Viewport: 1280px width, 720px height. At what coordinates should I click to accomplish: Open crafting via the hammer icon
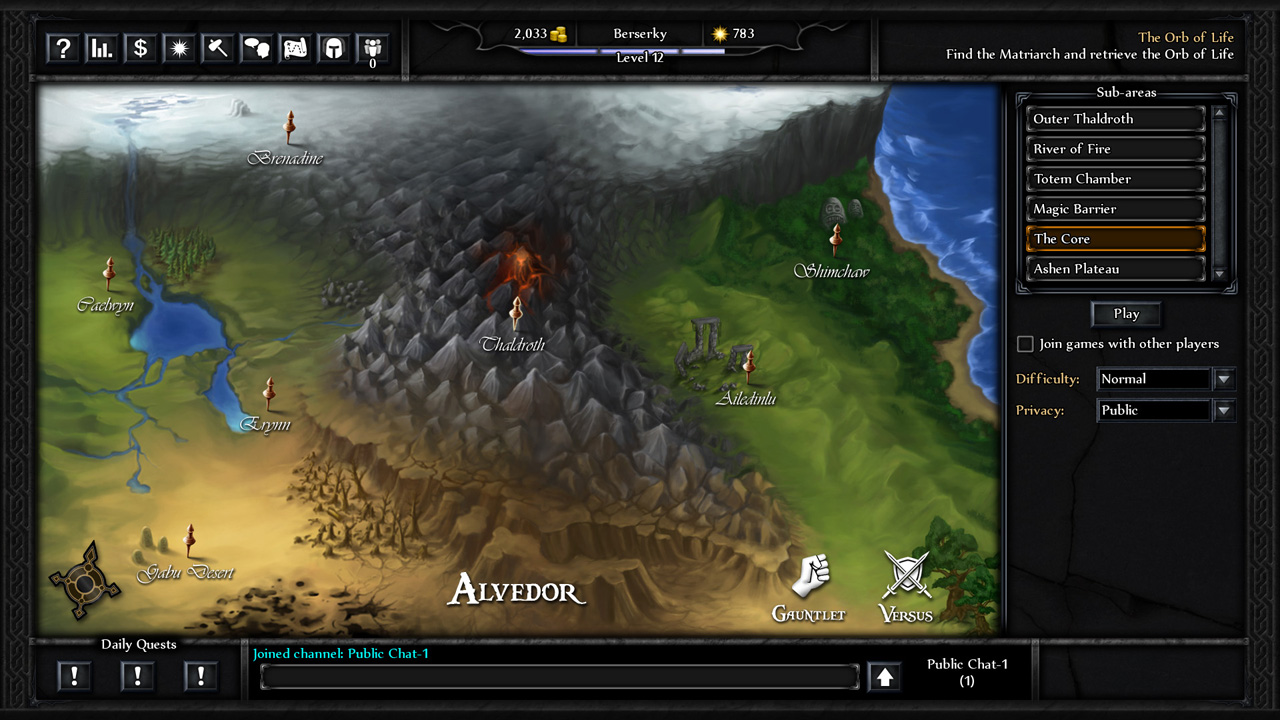tap(217, 47)
